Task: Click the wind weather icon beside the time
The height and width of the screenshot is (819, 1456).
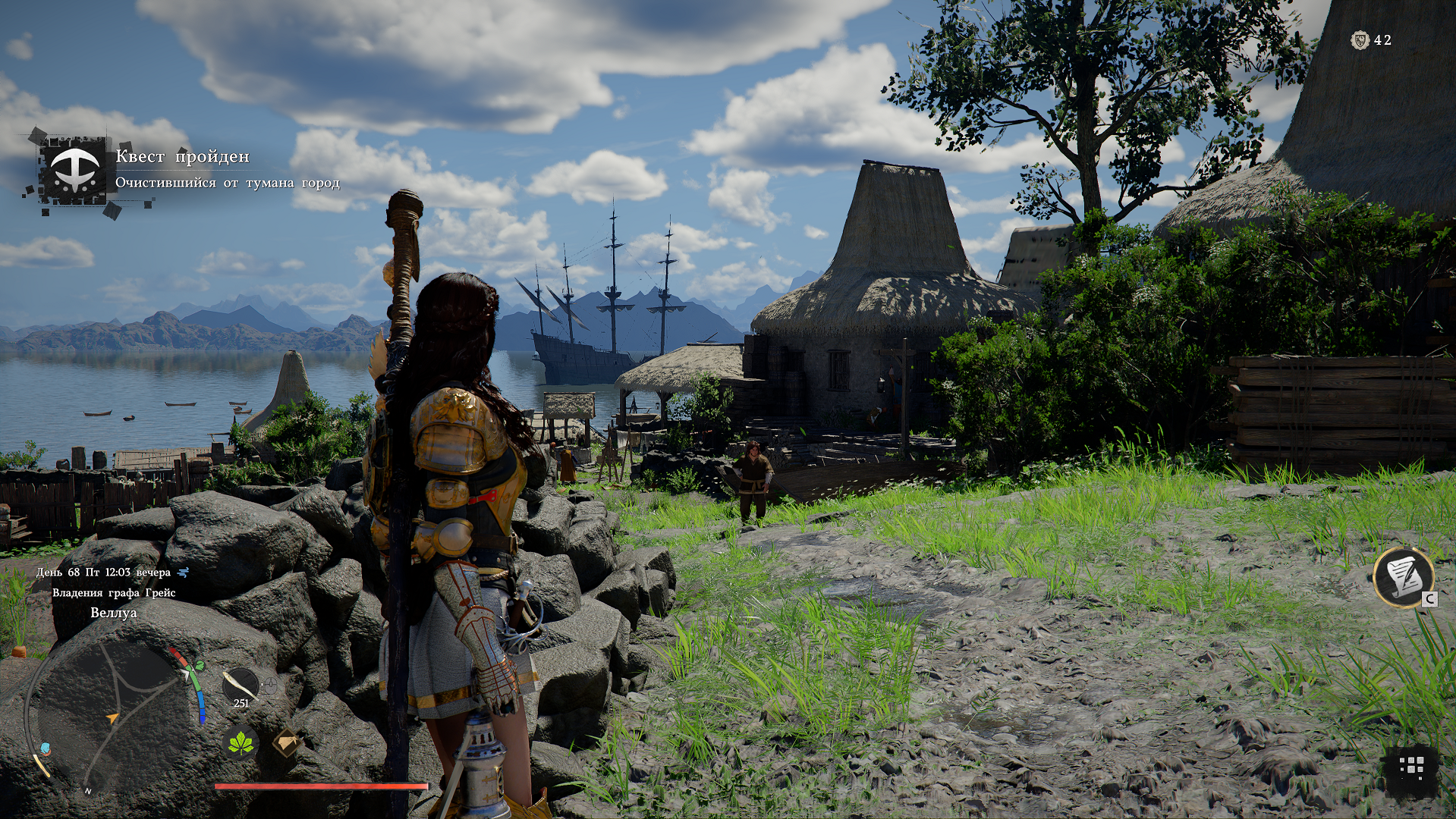Action: pyautogui.click(x=183, y=573)
